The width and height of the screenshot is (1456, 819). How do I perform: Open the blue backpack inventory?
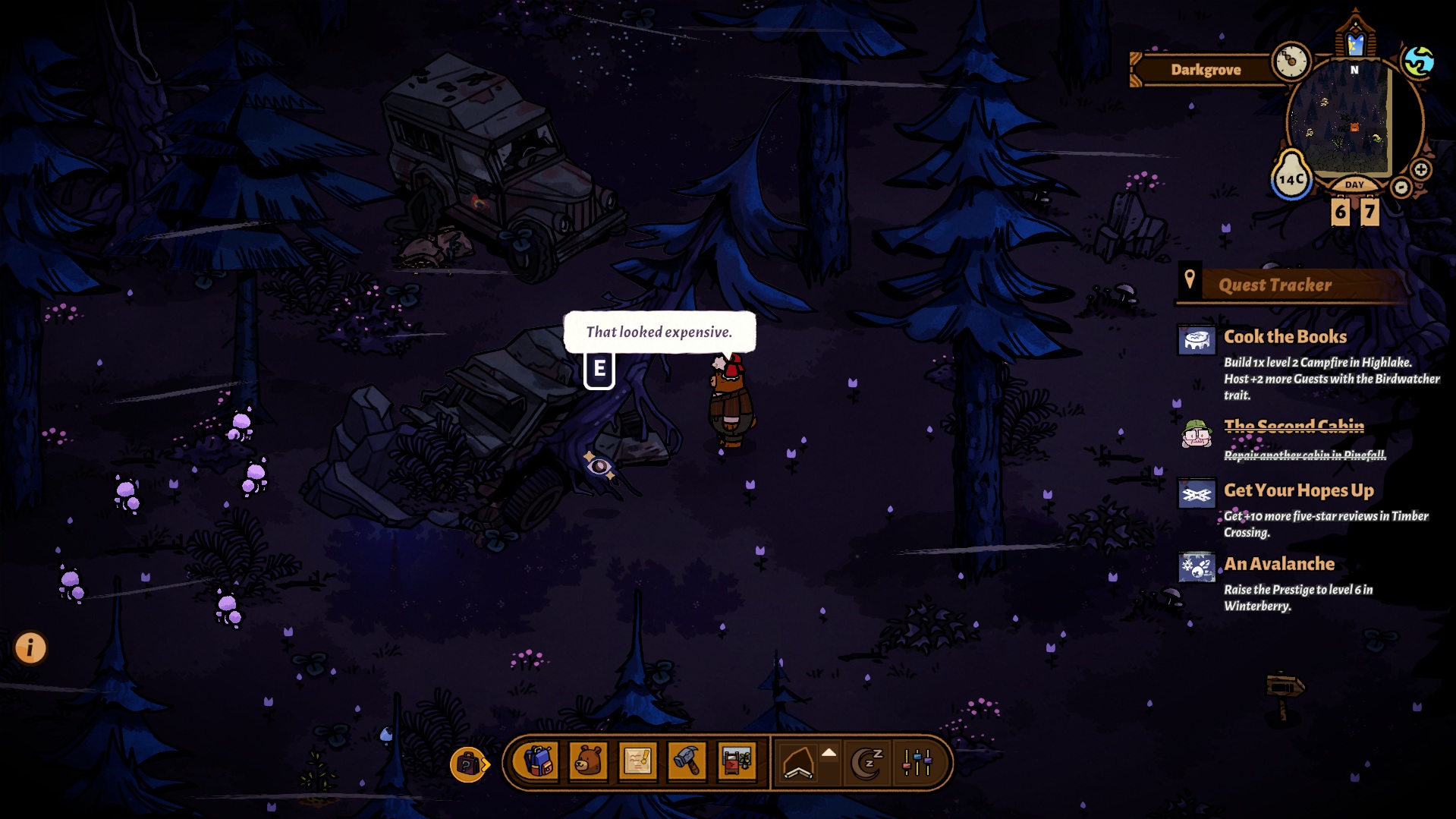(x=537, y=761)
